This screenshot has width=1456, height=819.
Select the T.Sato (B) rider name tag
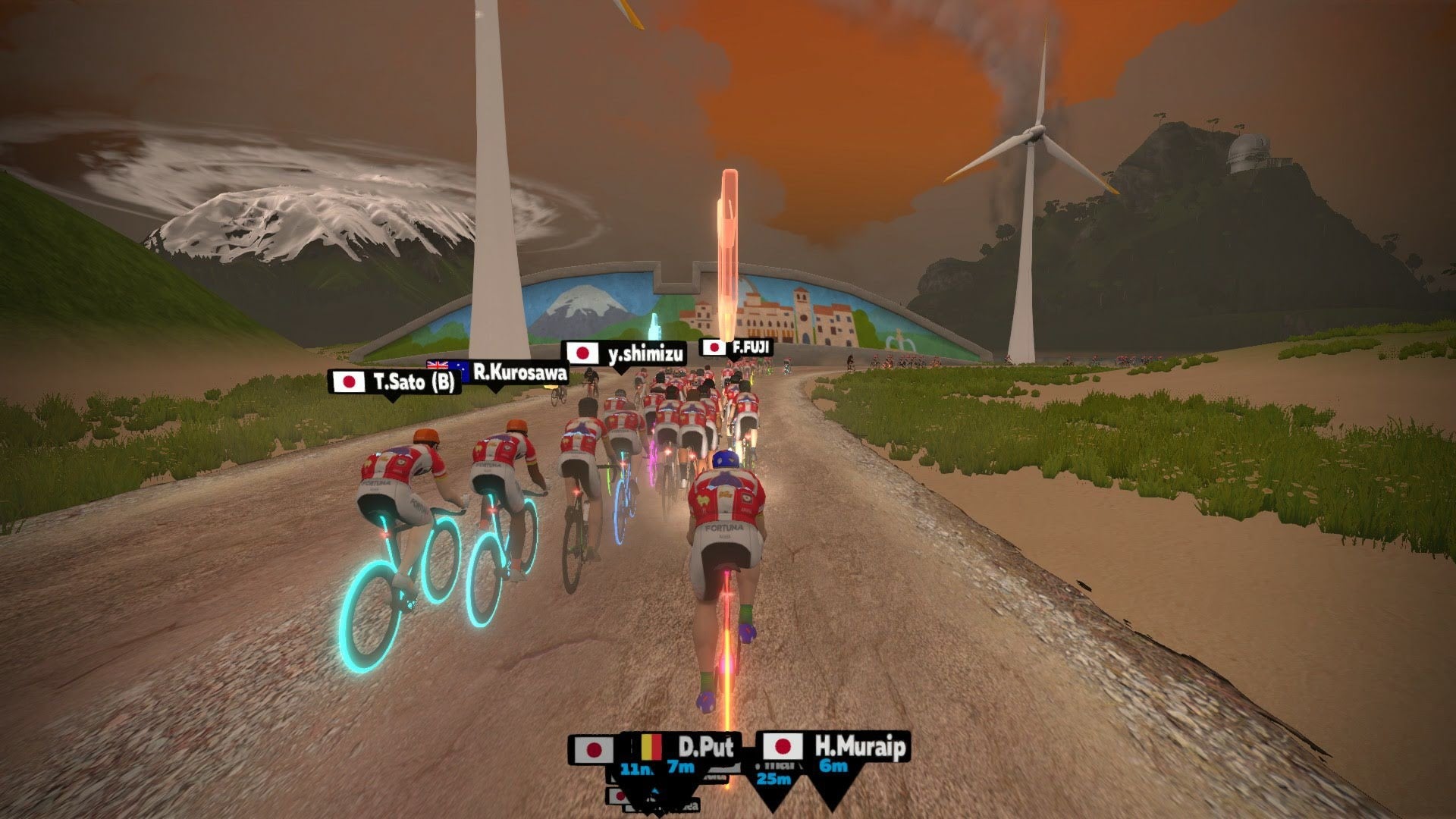[395, 381]
